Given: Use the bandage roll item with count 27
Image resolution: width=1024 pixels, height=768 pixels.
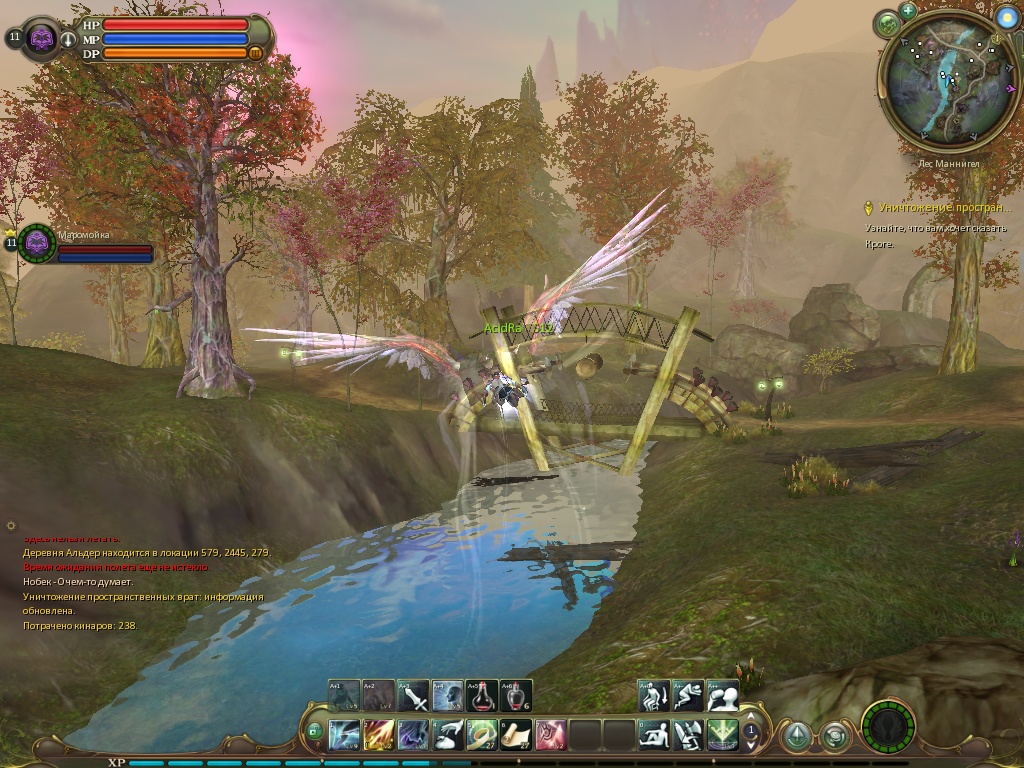Looking at the screenshot, I should click(482, 735).
